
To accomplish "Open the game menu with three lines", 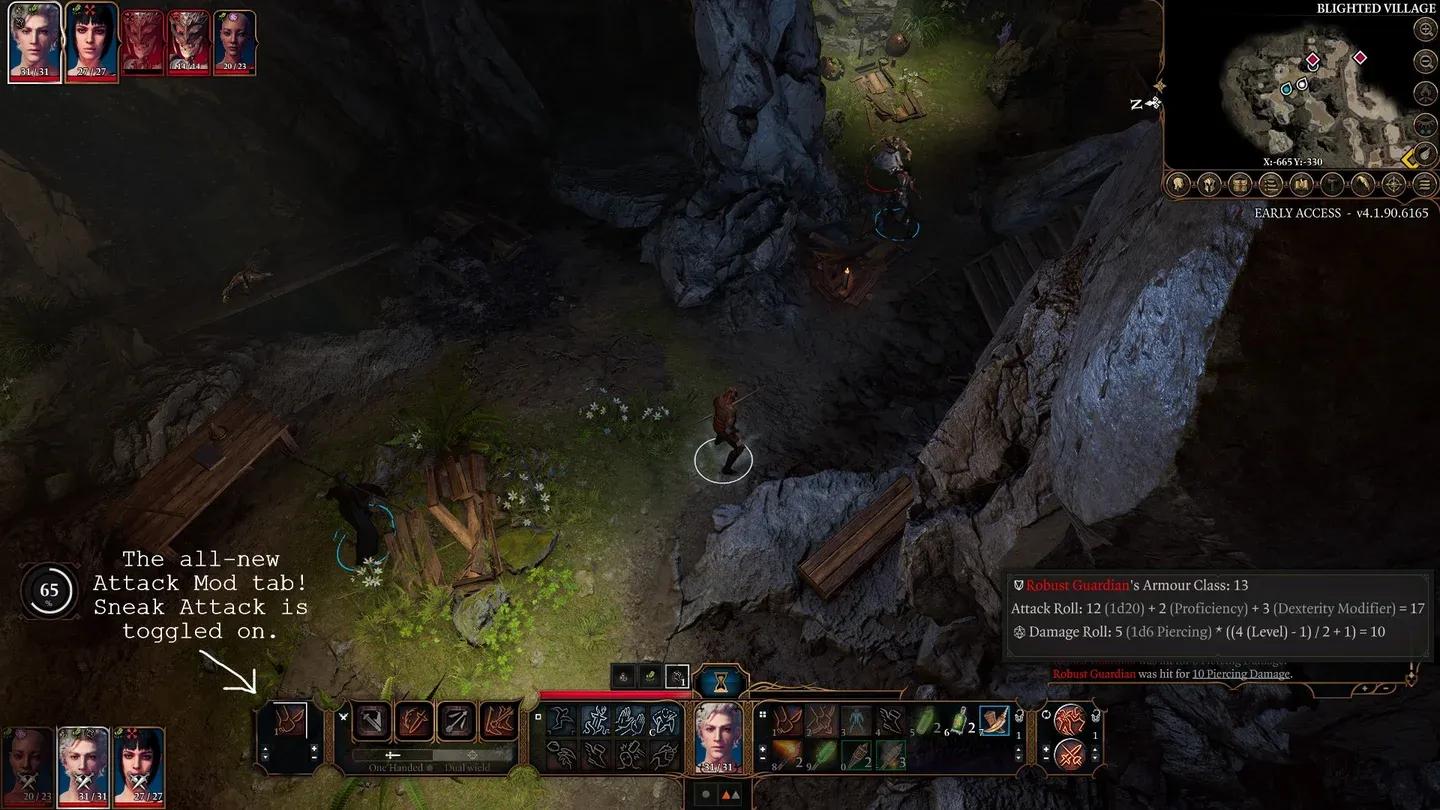I will pos(1424,184).
